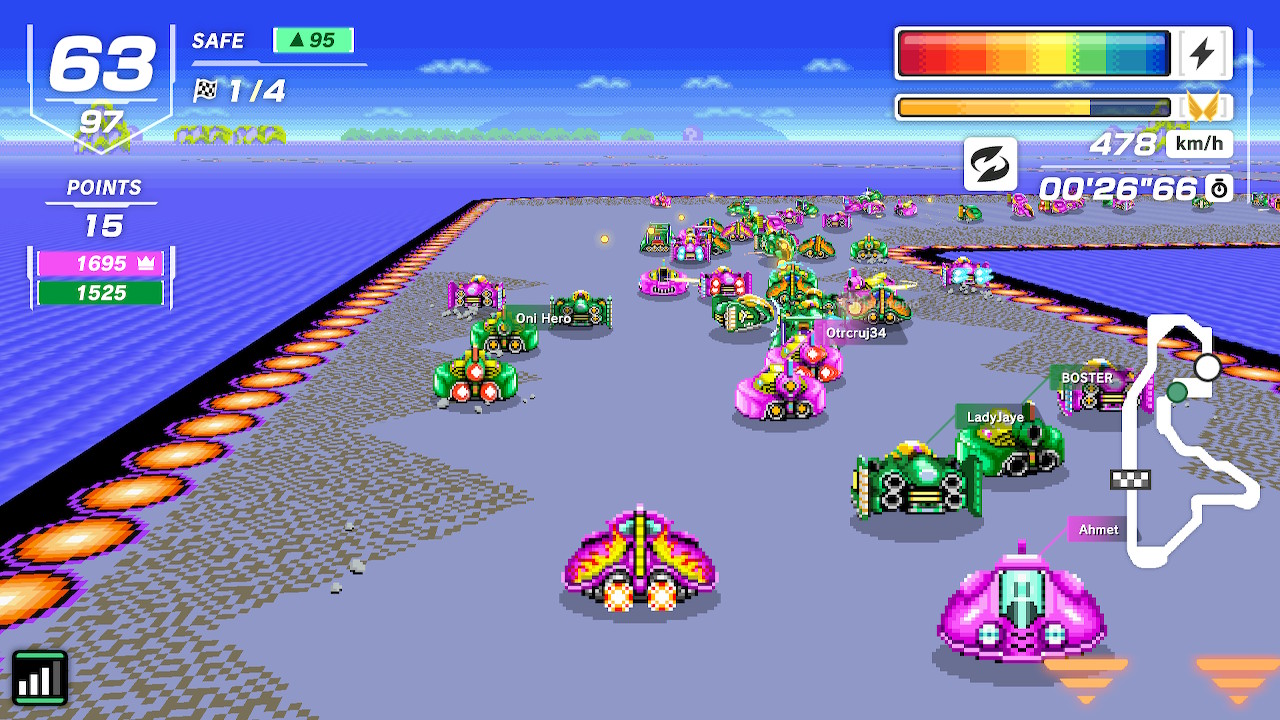Image resolution: width=1280 pixels, height=720 pixels.
Task: Click the Oni Hero name tag
Action: pyautogui.click(x=543, y=318)
